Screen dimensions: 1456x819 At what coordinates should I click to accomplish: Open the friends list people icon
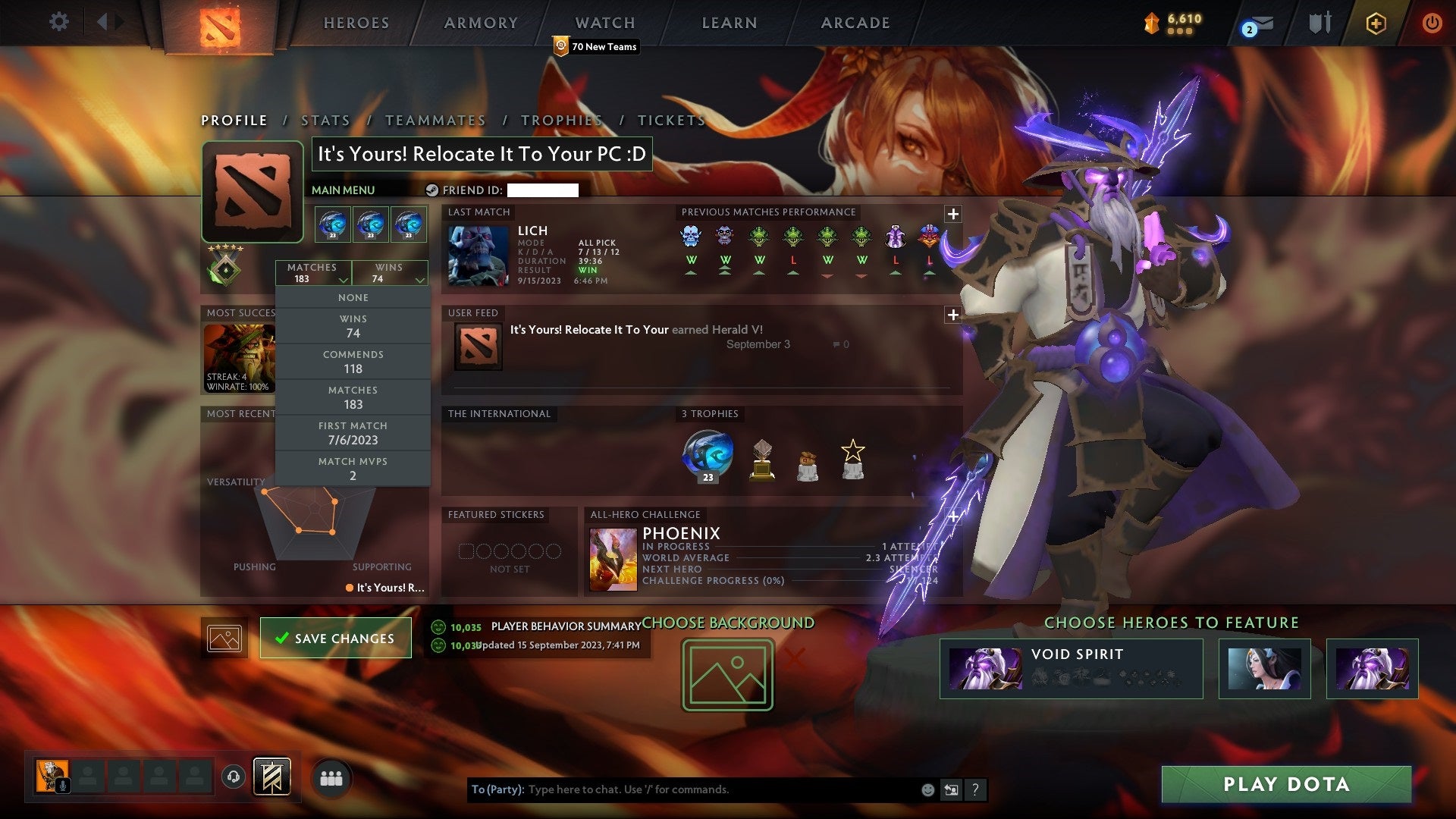pos(331,777)
